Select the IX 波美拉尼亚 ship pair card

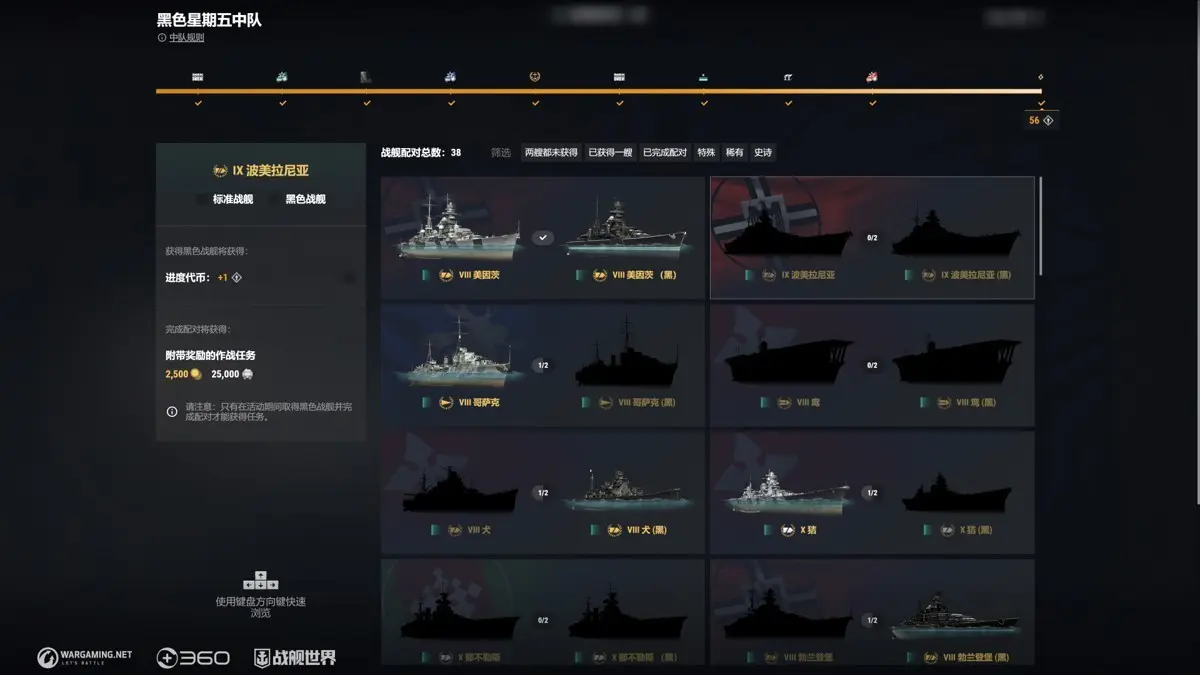tap(871, 238)
